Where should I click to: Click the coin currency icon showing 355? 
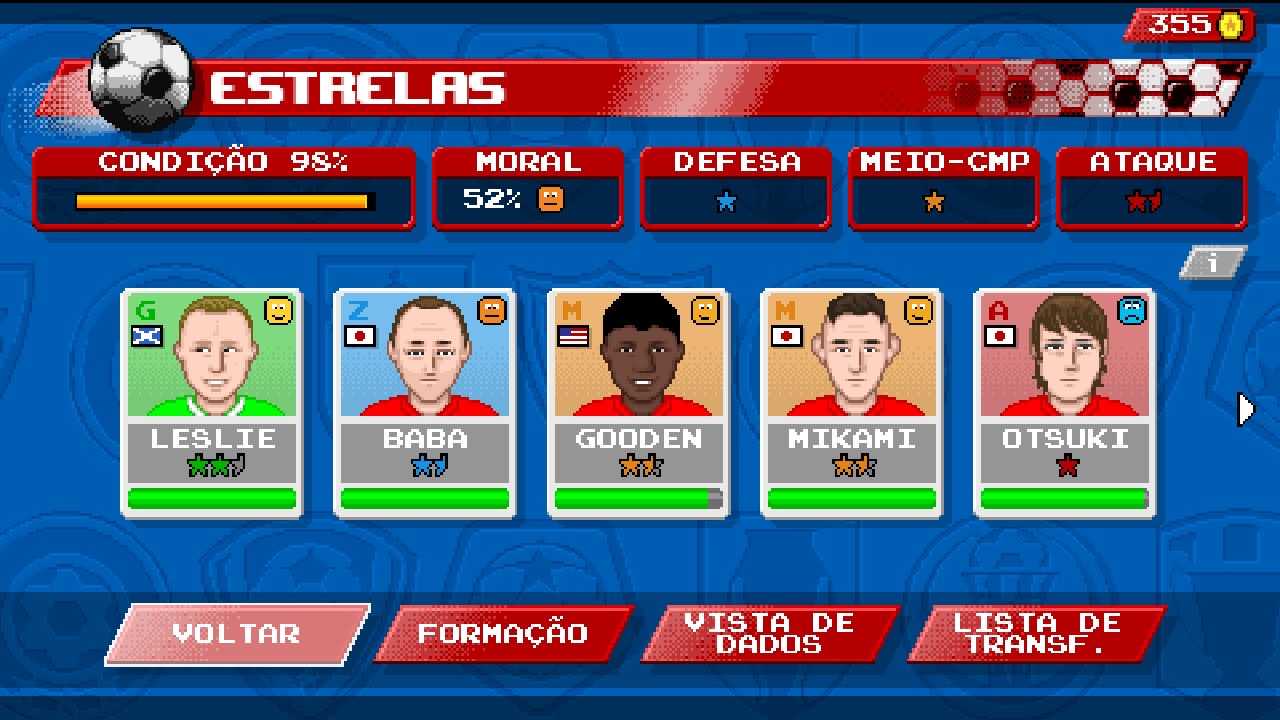click(x=1230, y=25)
